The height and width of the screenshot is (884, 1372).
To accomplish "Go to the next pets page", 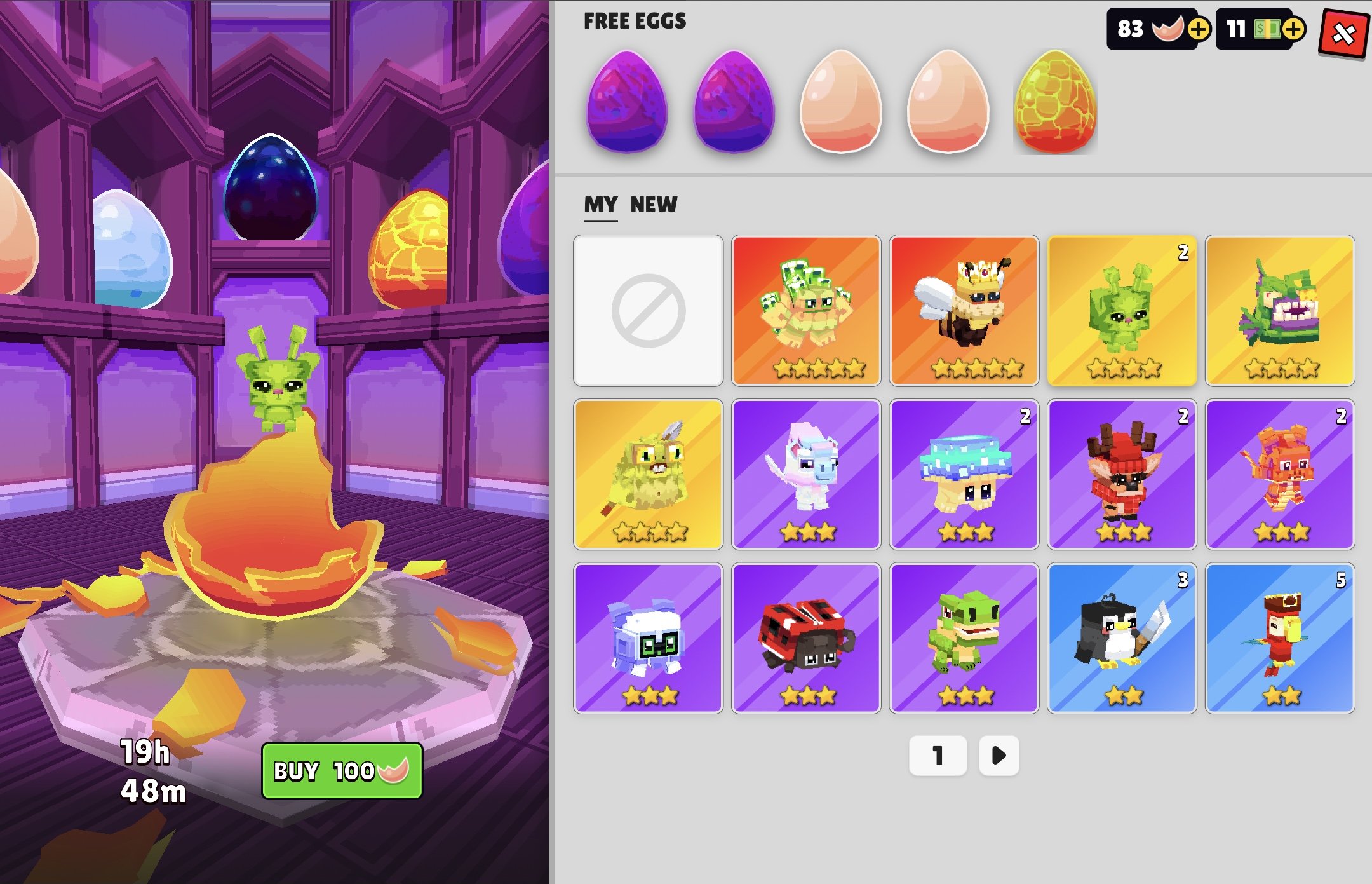I will [999, 755].
